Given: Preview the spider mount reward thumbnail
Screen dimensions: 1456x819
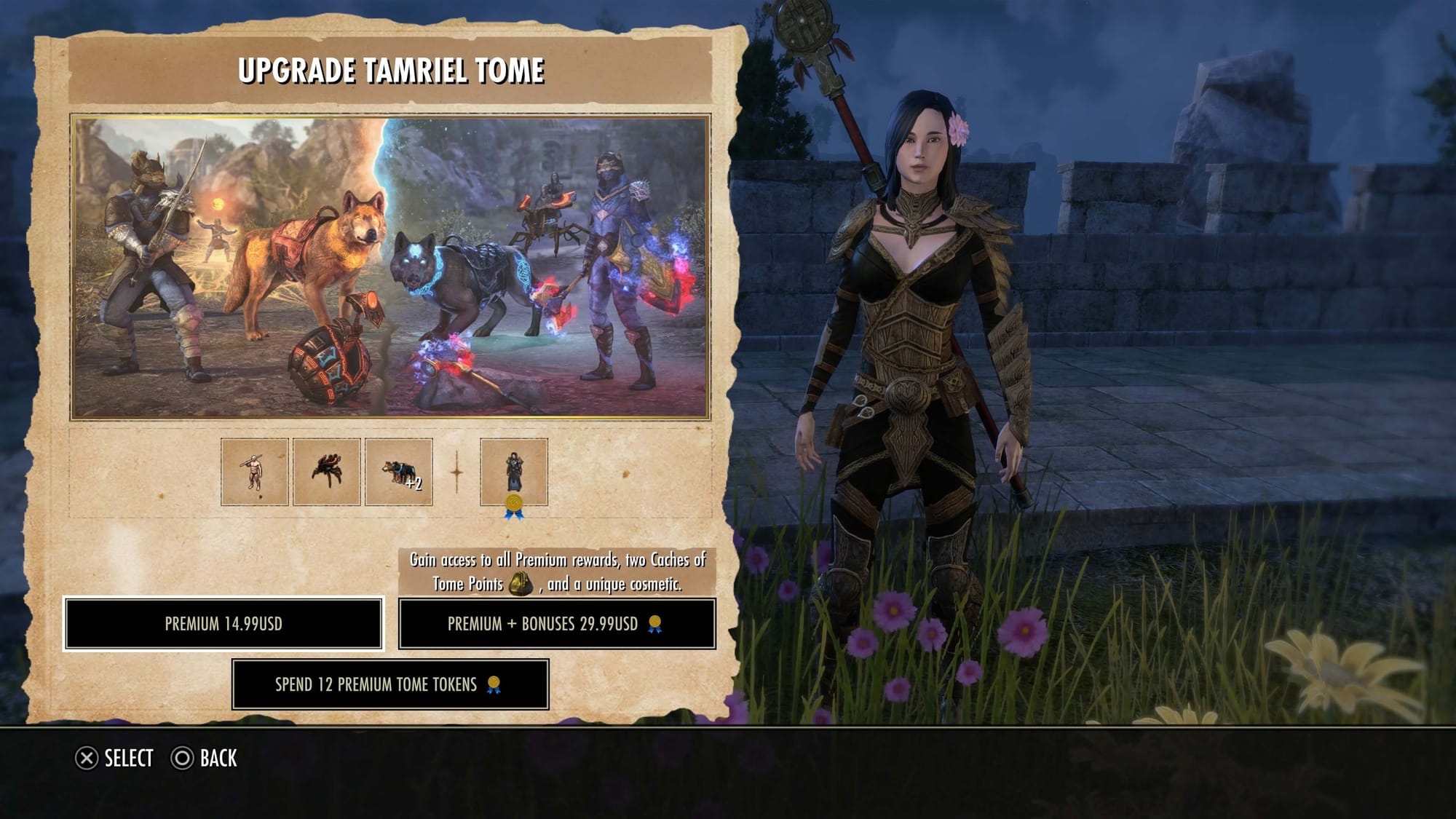Looking at the screenshot, I should pyautogui.click(x=326, y=472).
